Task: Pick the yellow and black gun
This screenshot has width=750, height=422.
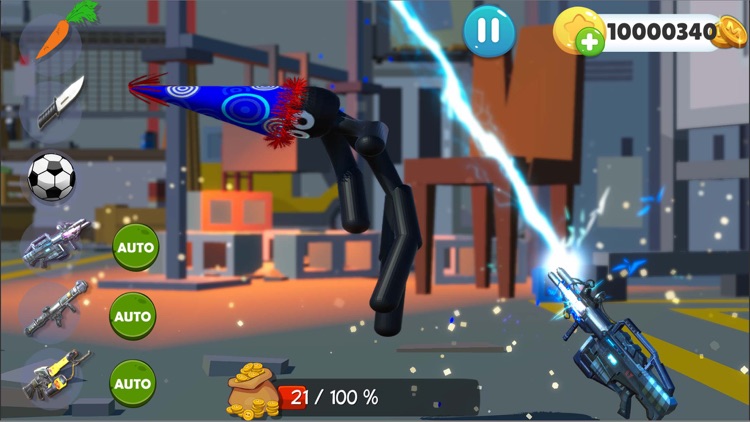Action: point(54,380)
